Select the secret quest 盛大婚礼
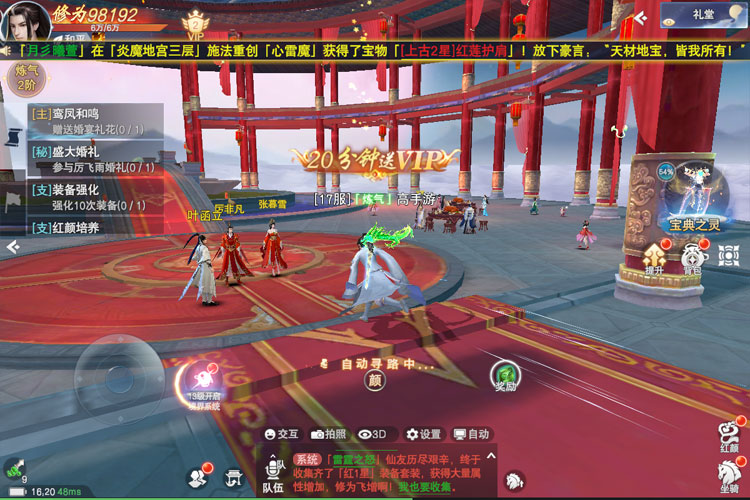The image size is (750, 500). click(90, 159)
